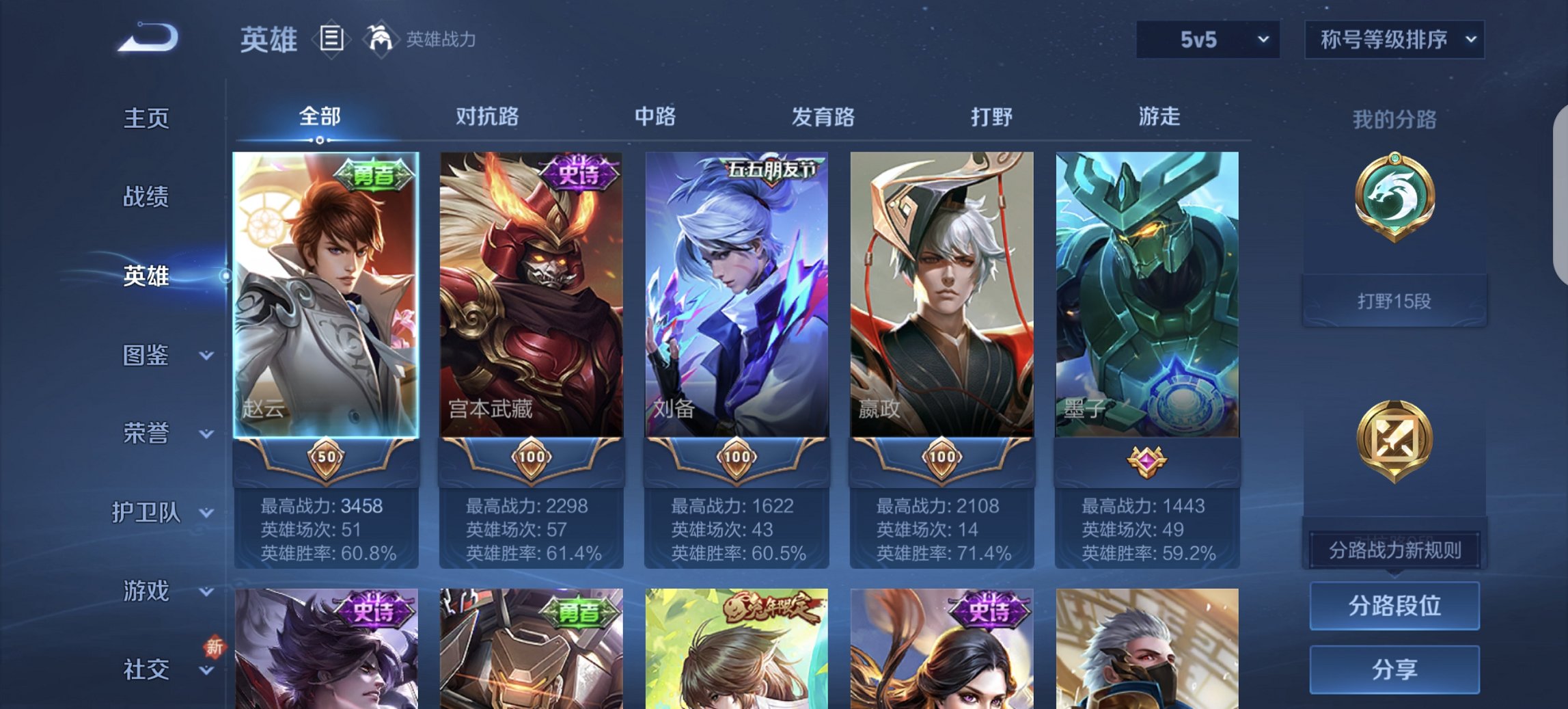Open the 称号等级排序 sorting dropdown

[x=1392, y=40]
